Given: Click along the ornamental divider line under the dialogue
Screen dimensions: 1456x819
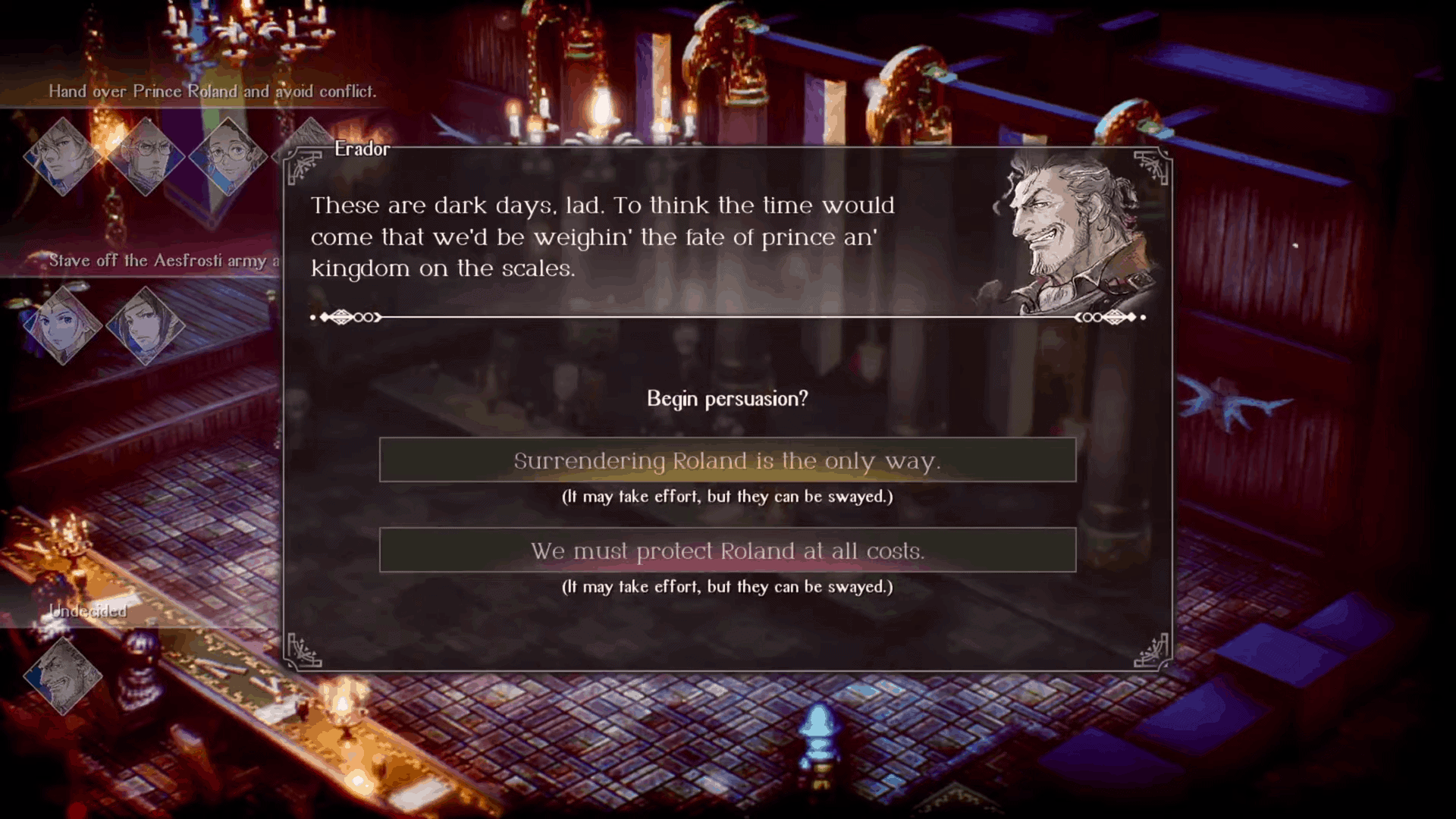Looking at the screenshot, I should [x=728, y=317].
